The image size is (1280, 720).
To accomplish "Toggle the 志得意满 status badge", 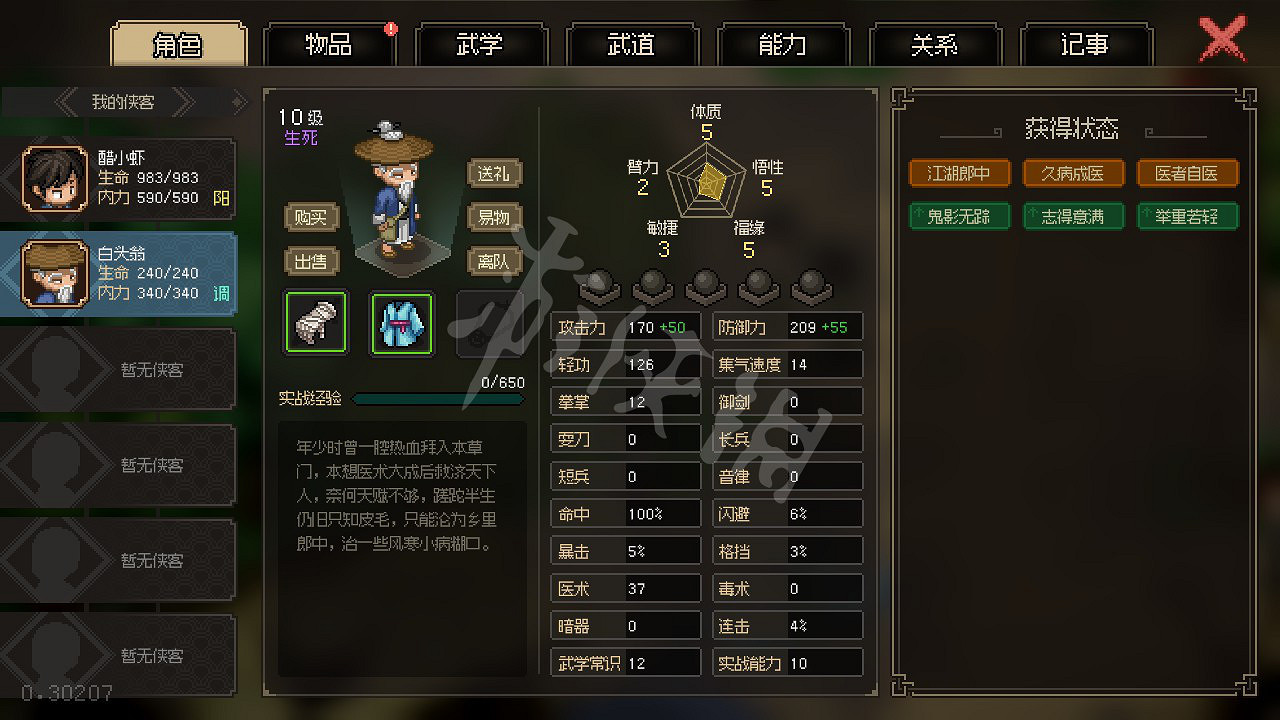I will pos(1073,216).
